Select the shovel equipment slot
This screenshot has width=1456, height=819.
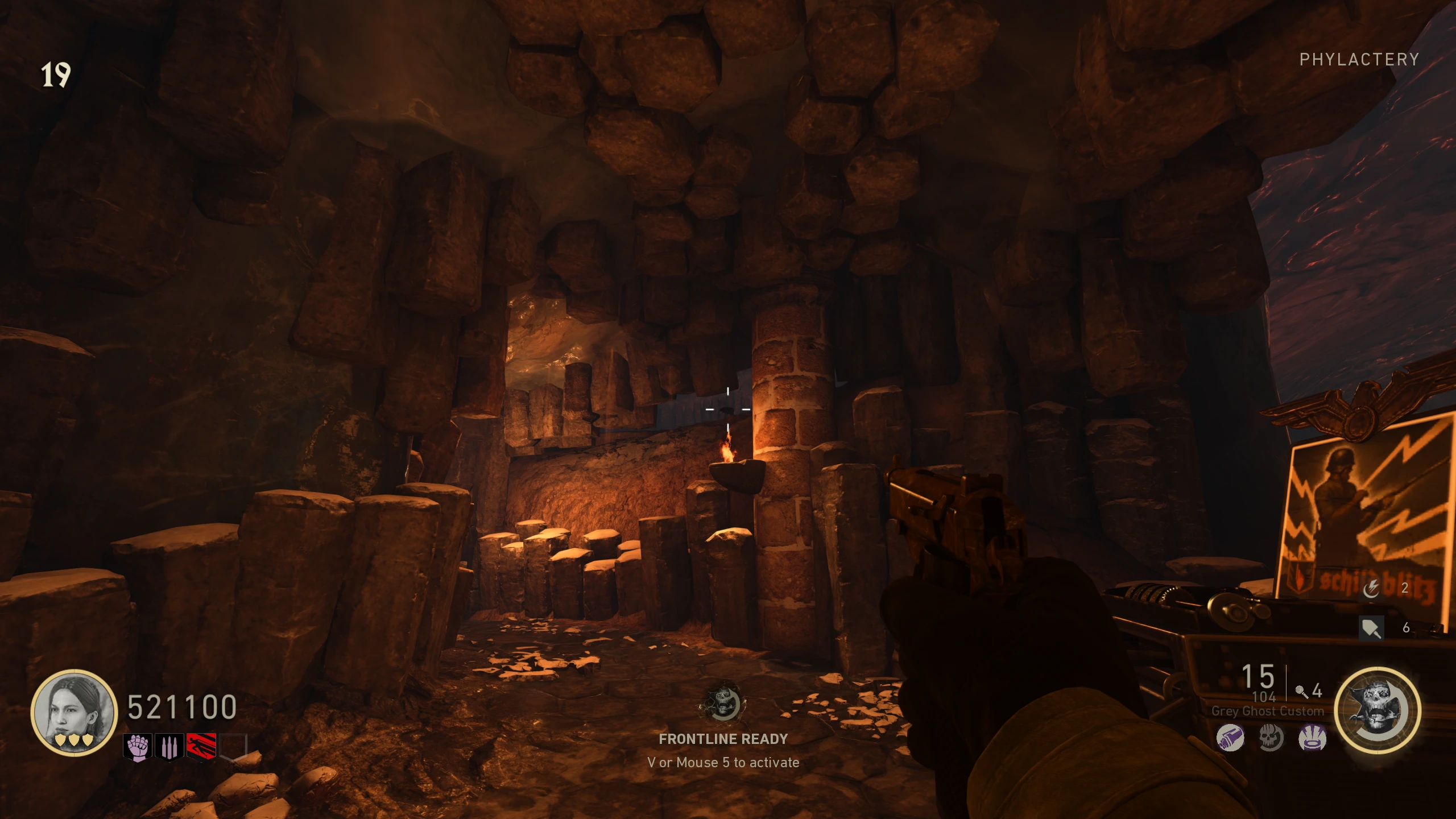(1371, 628)
